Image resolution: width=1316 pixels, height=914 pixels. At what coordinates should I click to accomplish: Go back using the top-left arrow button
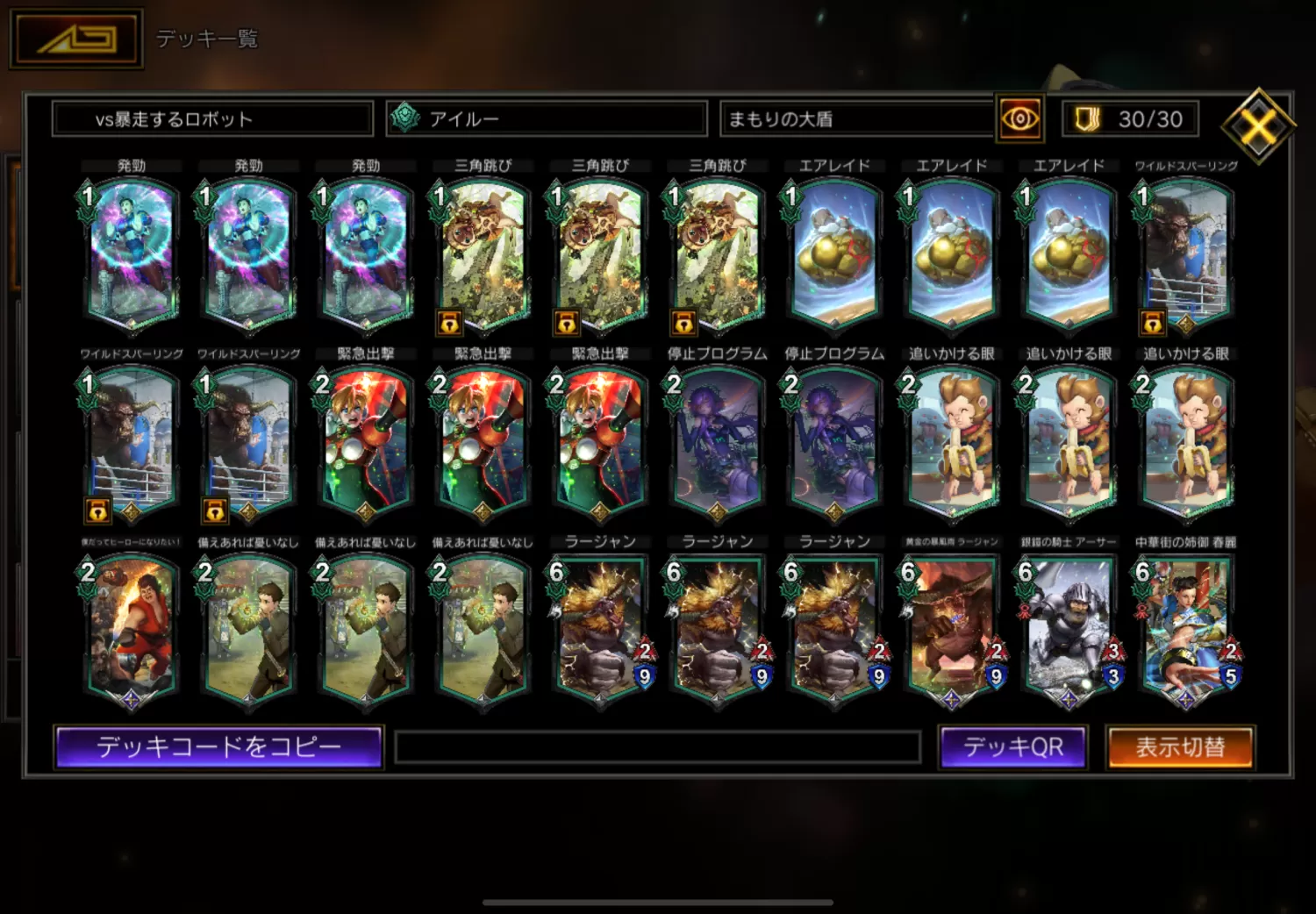(x=76, y=39)
